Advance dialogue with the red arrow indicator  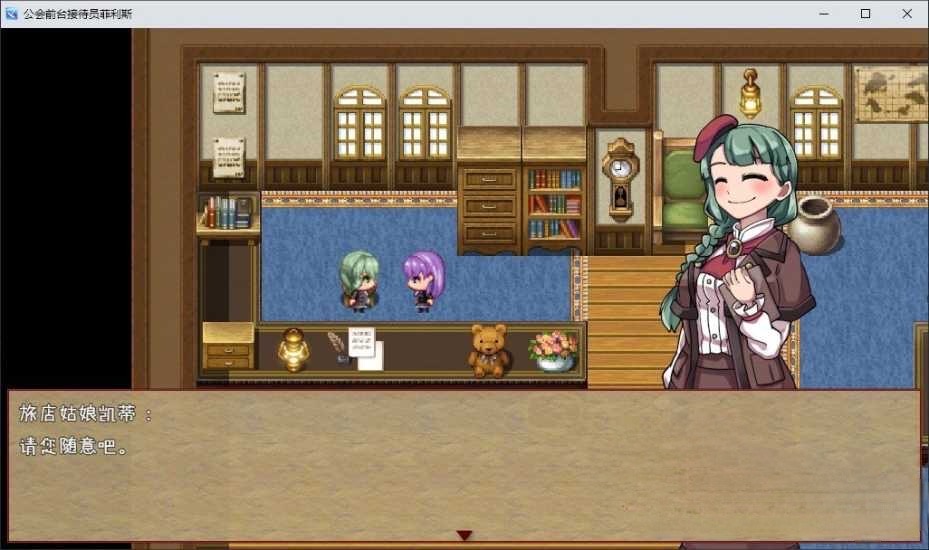pos(464,535)
